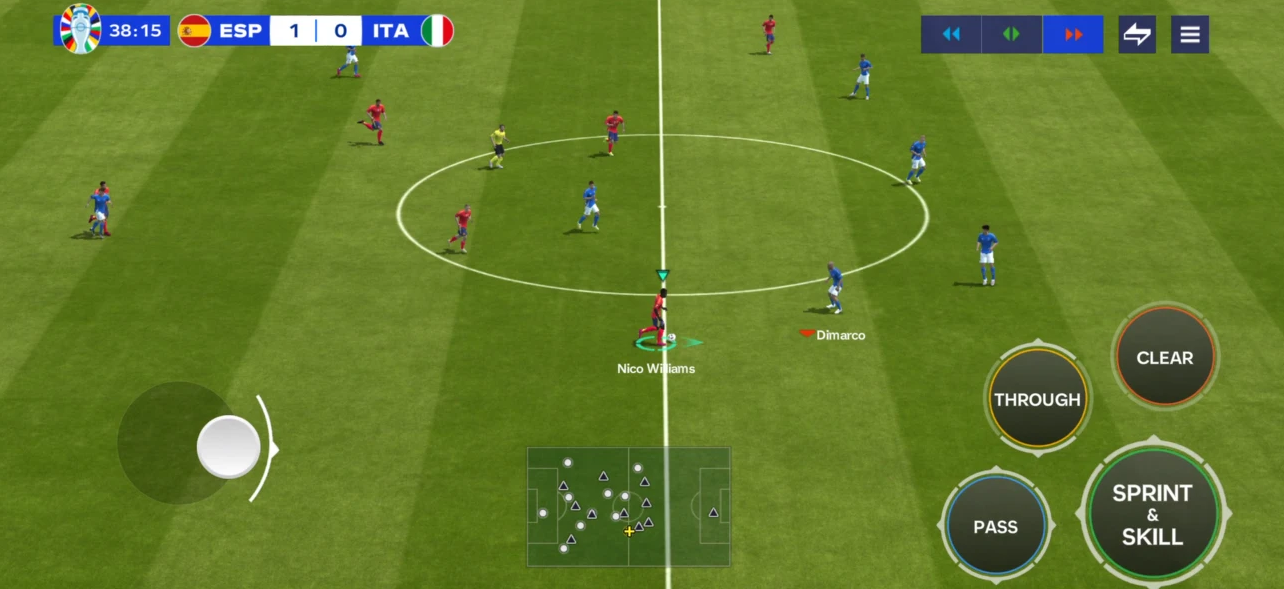This screenshot has width=1284, height=589.
Task: Hit the CLEAR button
Action: [1164, 357]
